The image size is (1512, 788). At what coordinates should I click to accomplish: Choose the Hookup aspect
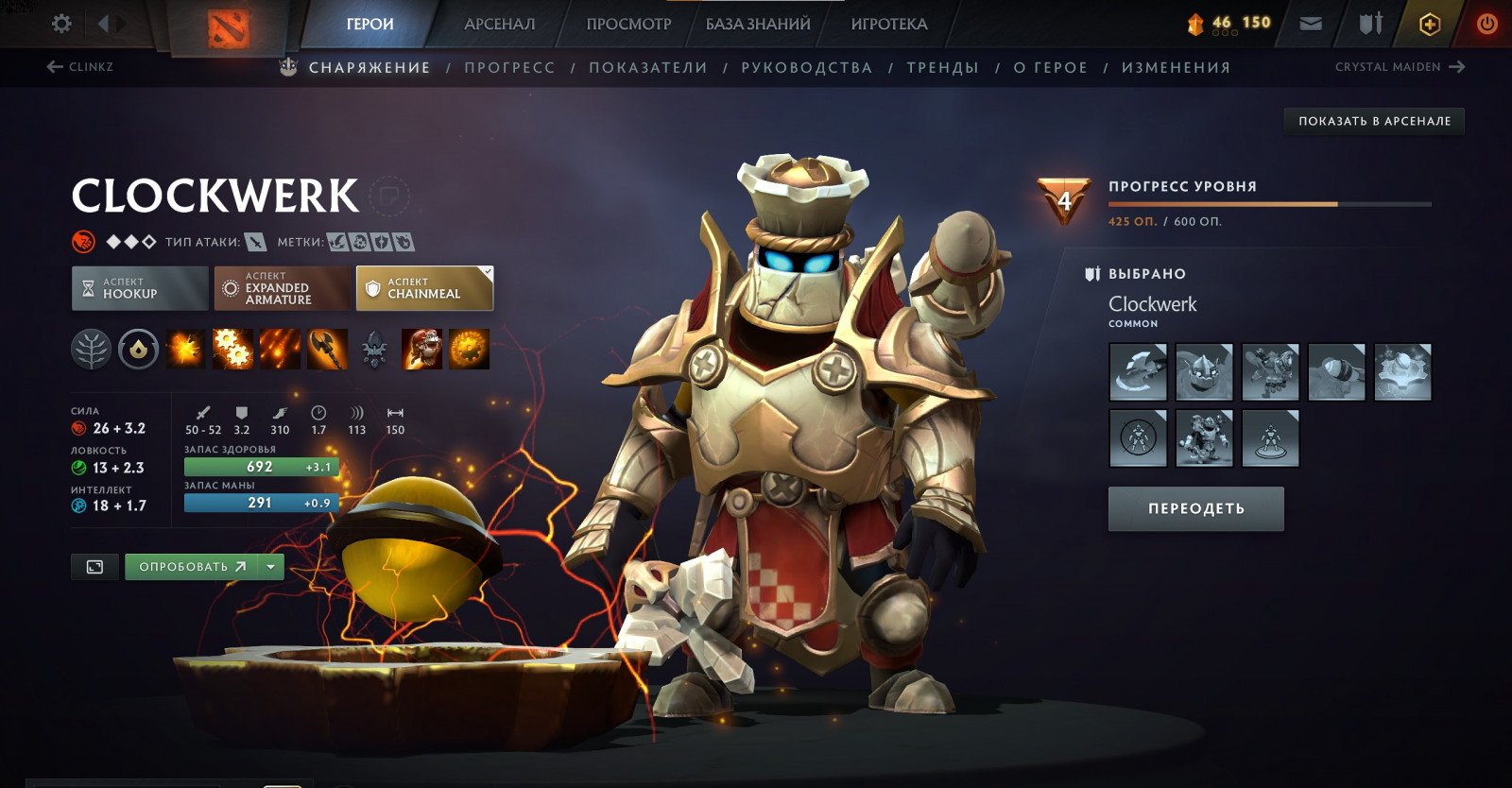click(140, 288)
